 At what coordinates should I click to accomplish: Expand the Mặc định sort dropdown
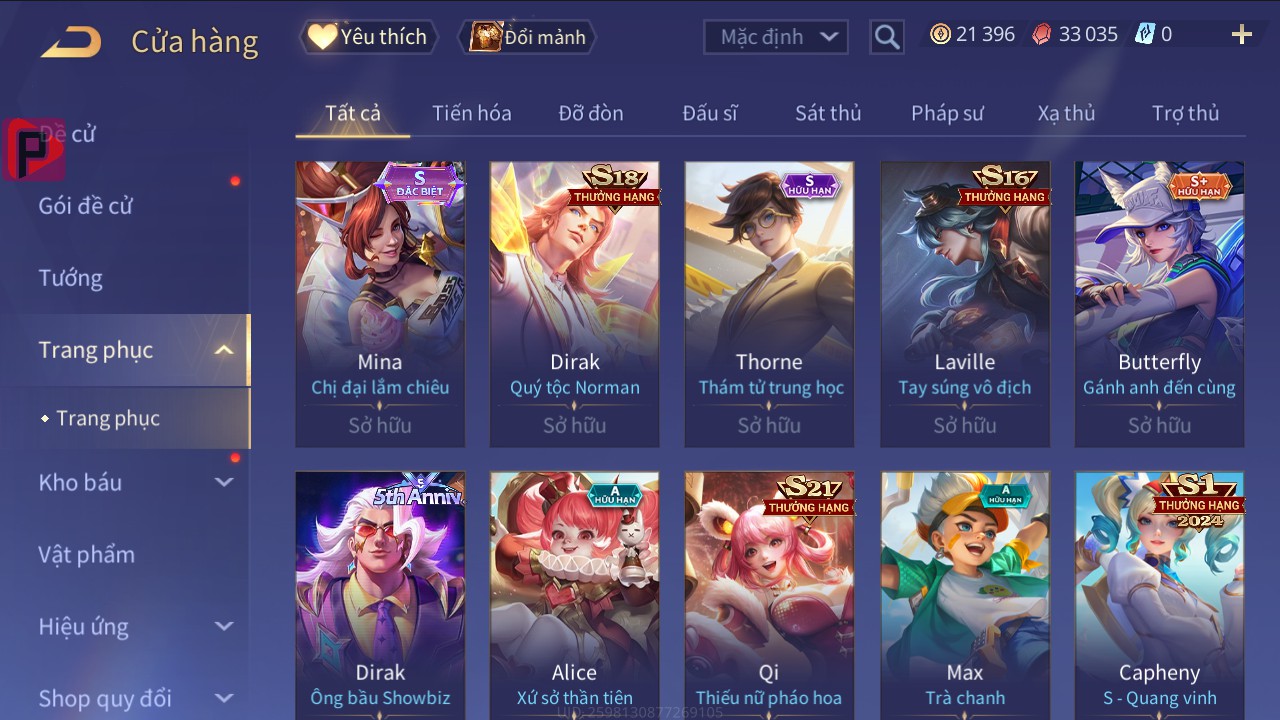[776, 37]
